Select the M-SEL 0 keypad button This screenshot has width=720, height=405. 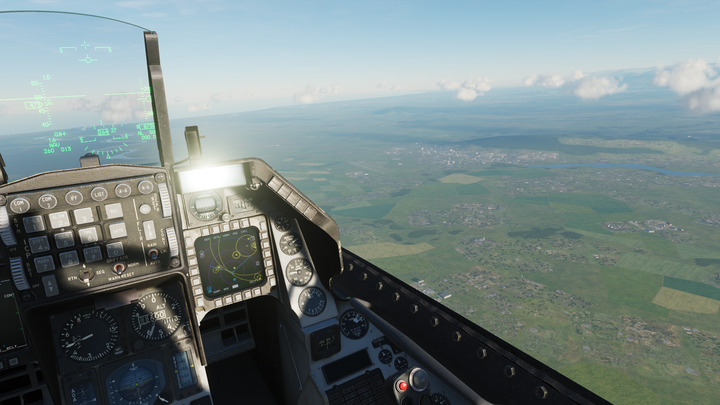coord(114,250)
